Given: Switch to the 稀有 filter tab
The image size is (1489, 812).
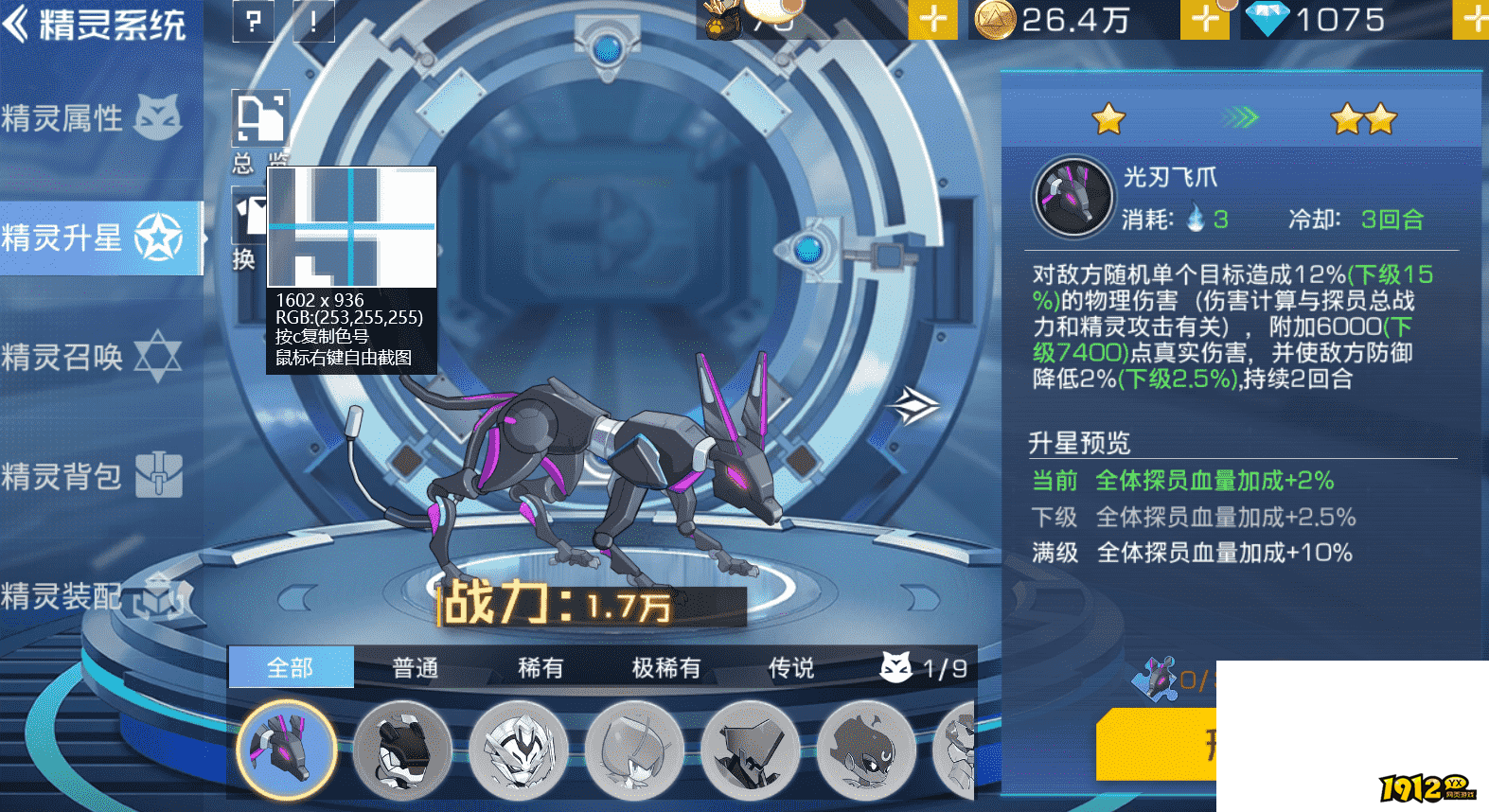Looking at the screenshot, I should tap(541, 668).
